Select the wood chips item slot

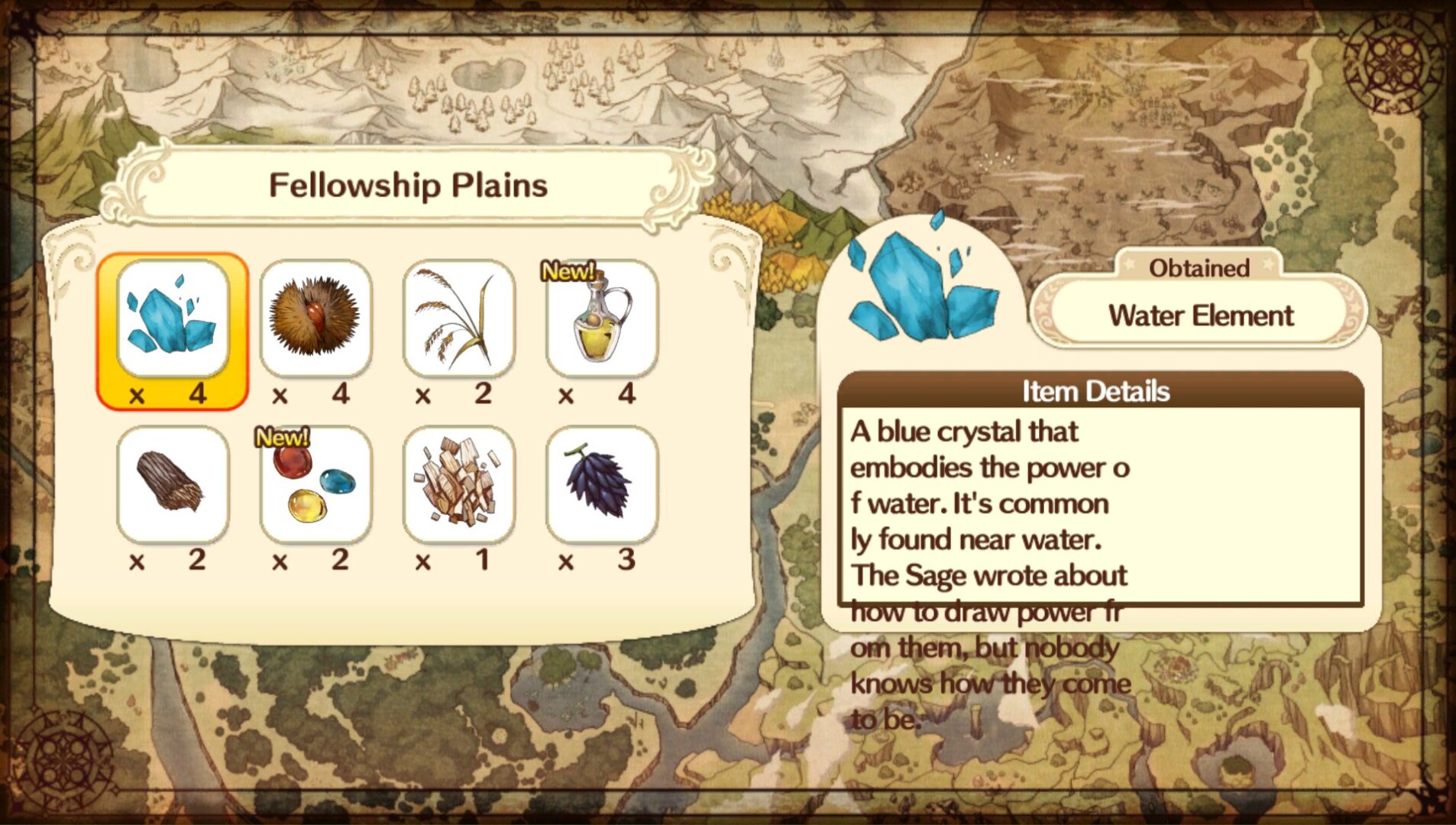coord(458,484)
